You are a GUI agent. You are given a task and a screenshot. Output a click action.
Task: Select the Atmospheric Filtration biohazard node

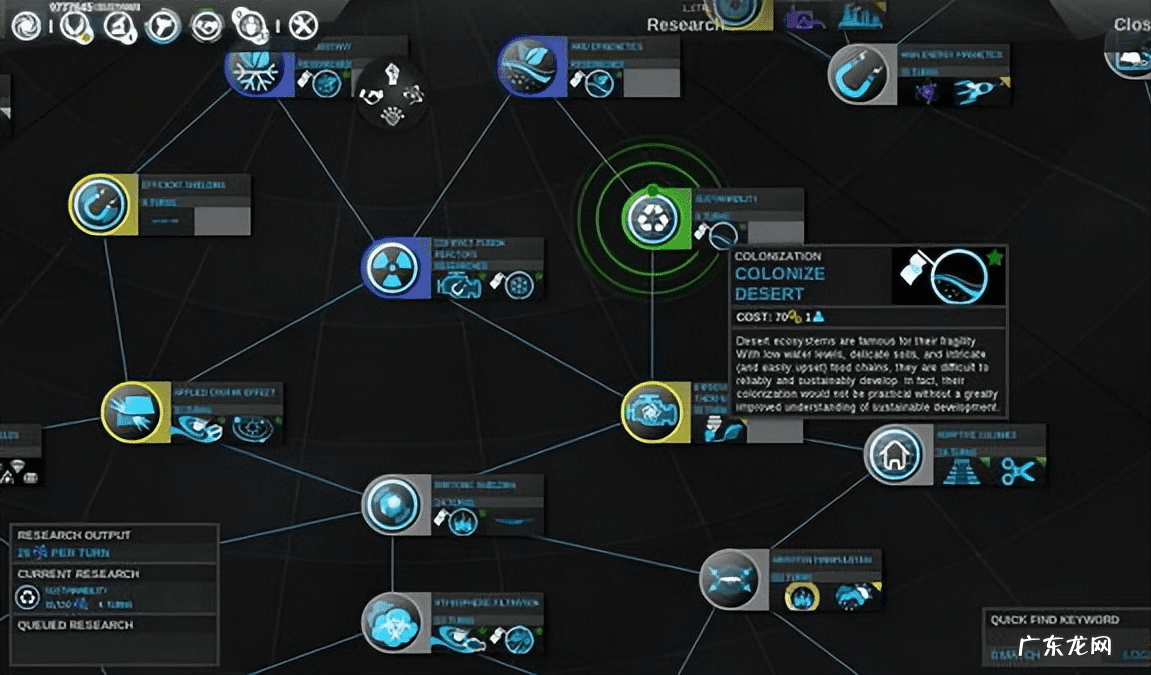[x=392, y=622]
